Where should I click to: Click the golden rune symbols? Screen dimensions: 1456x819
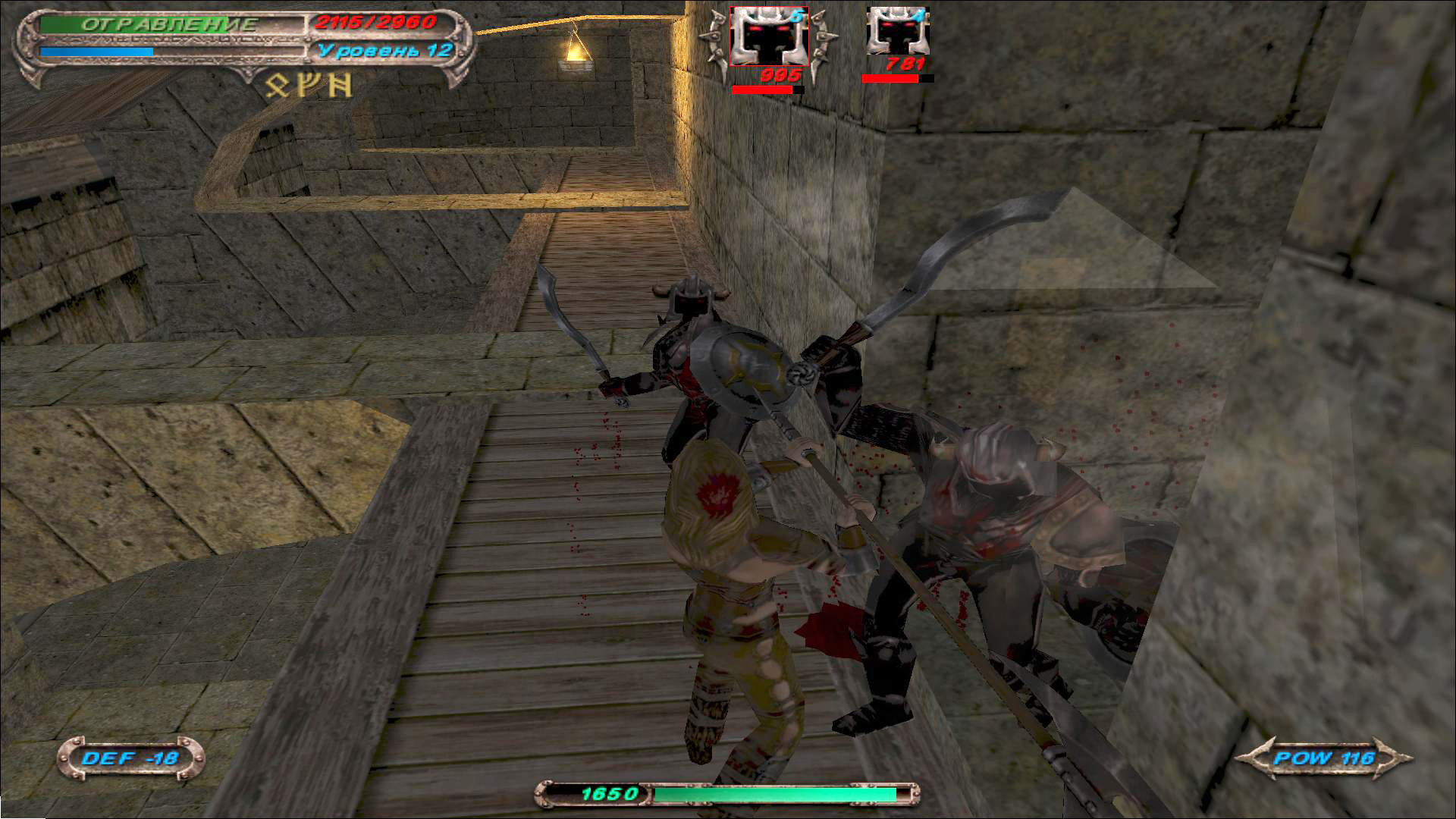click(x=309, y=86)
